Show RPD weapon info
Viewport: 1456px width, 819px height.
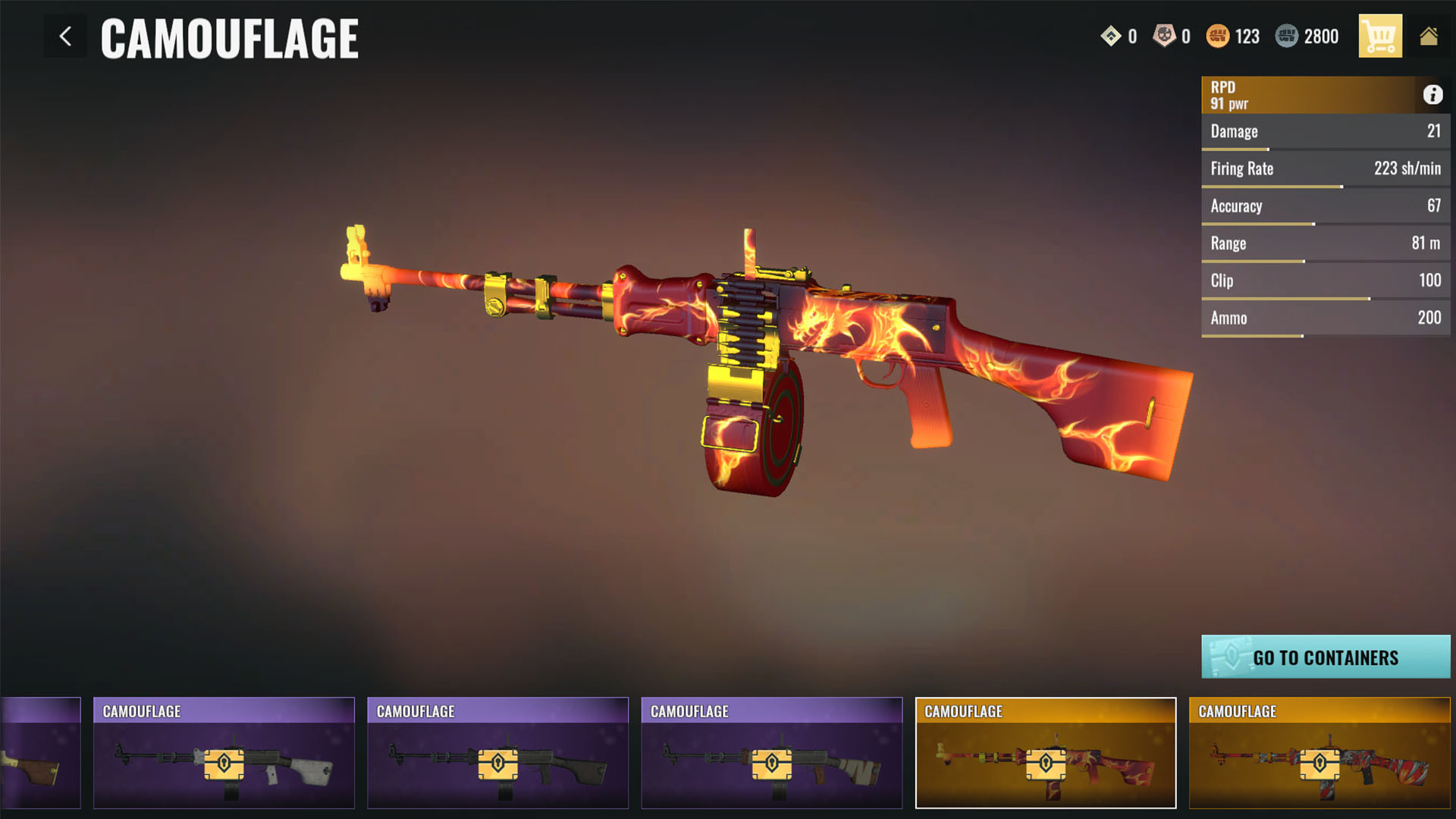point(1432,95)
